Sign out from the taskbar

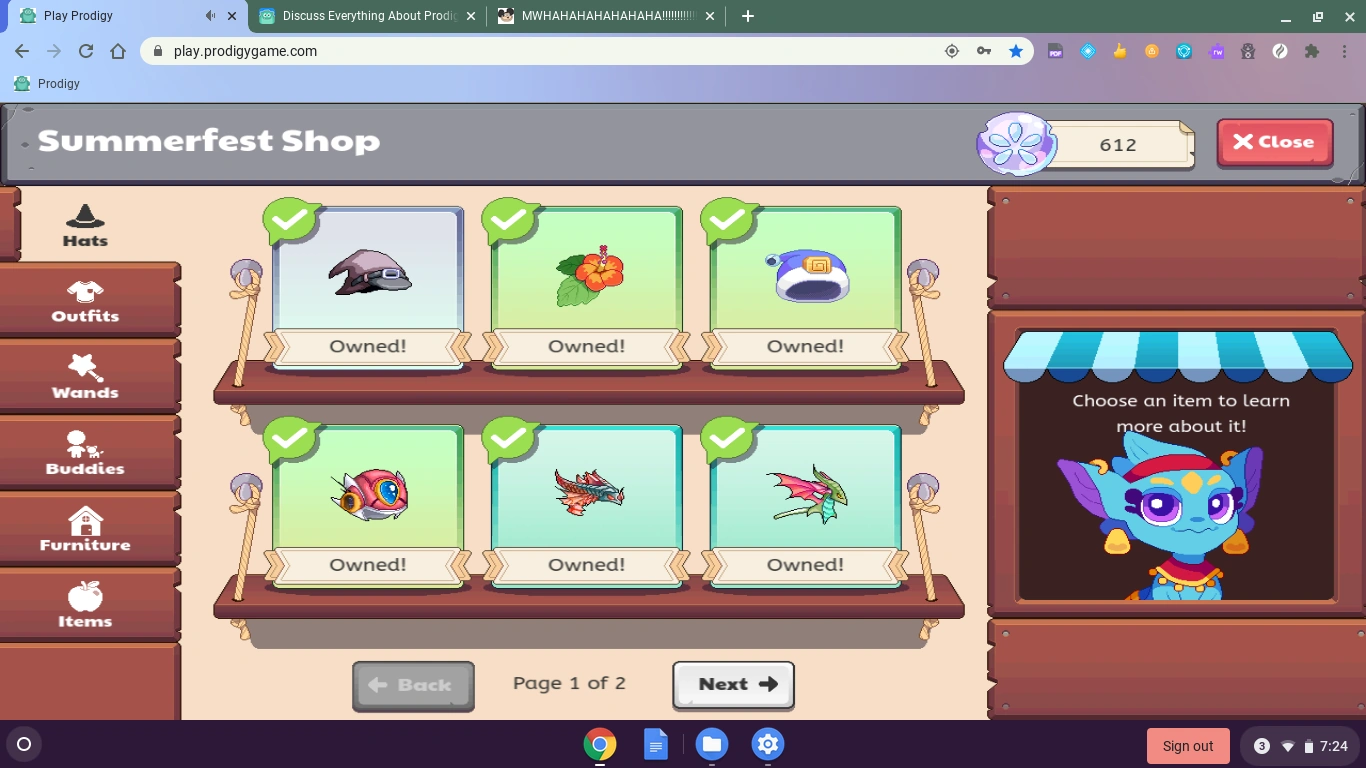(x=1188, y=745)
